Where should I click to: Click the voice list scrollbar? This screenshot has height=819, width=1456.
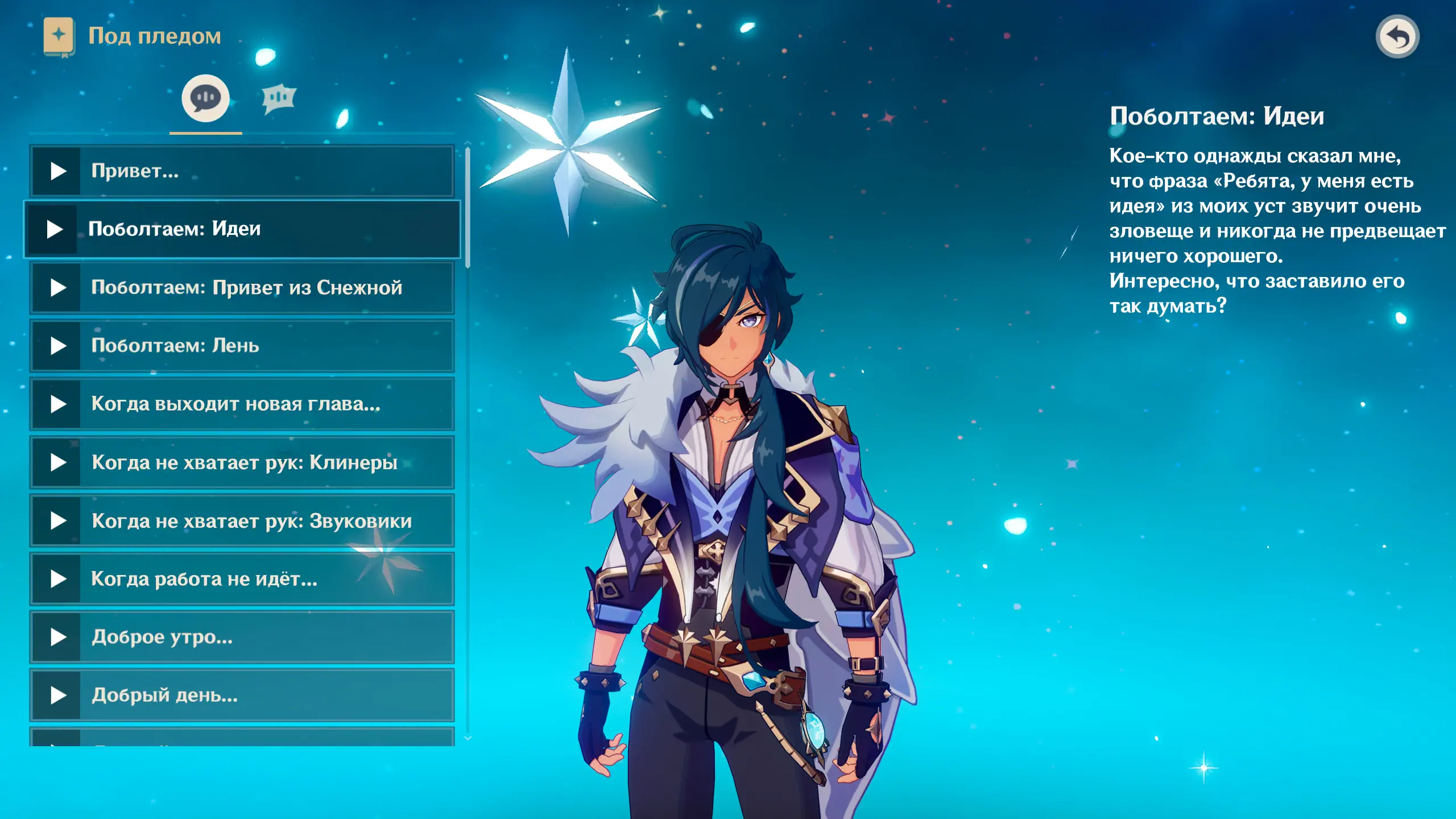pyautogui.click(x=468, y=208)
